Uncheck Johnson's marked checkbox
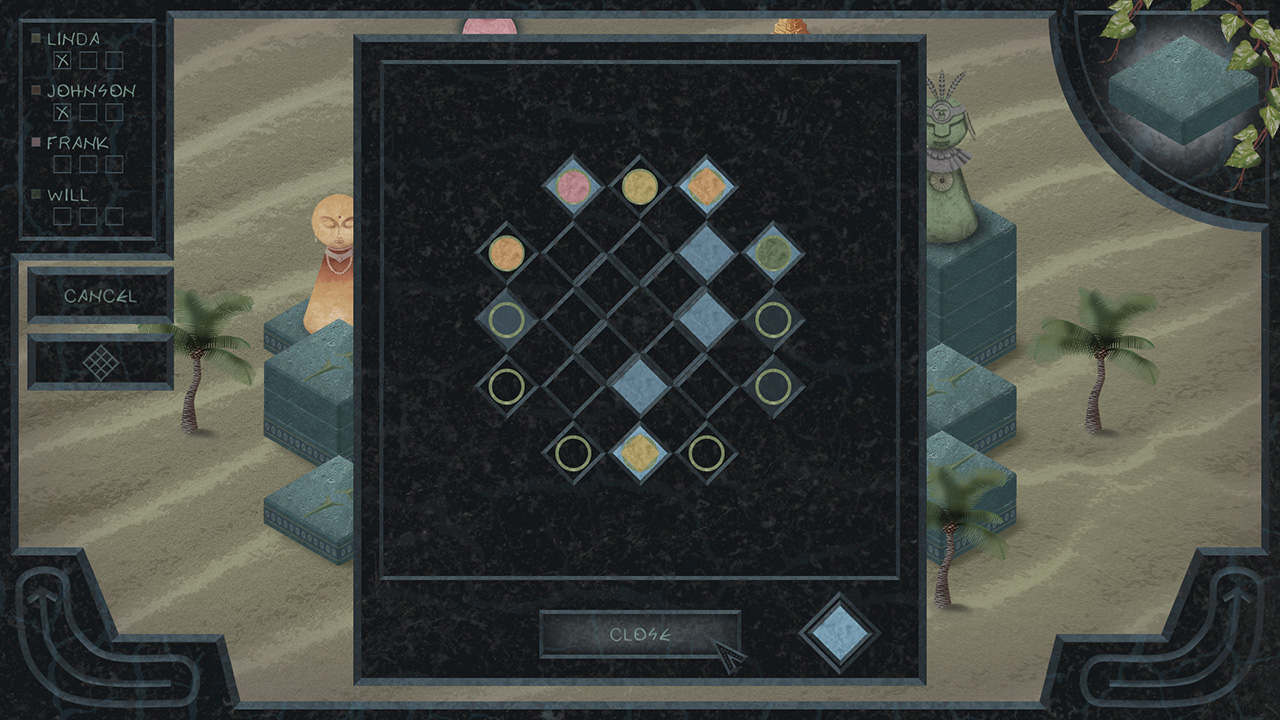Image resolution: width=1280 pixels, height=720 pixels. coord(63,111)
